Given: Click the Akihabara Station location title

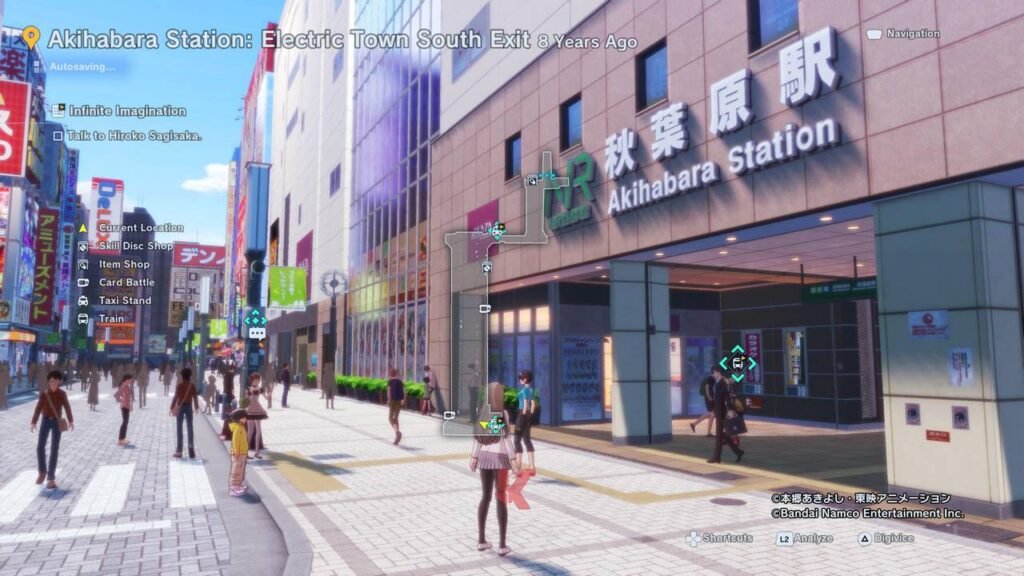Looking at the screenshot, I should tap(289, 41).
